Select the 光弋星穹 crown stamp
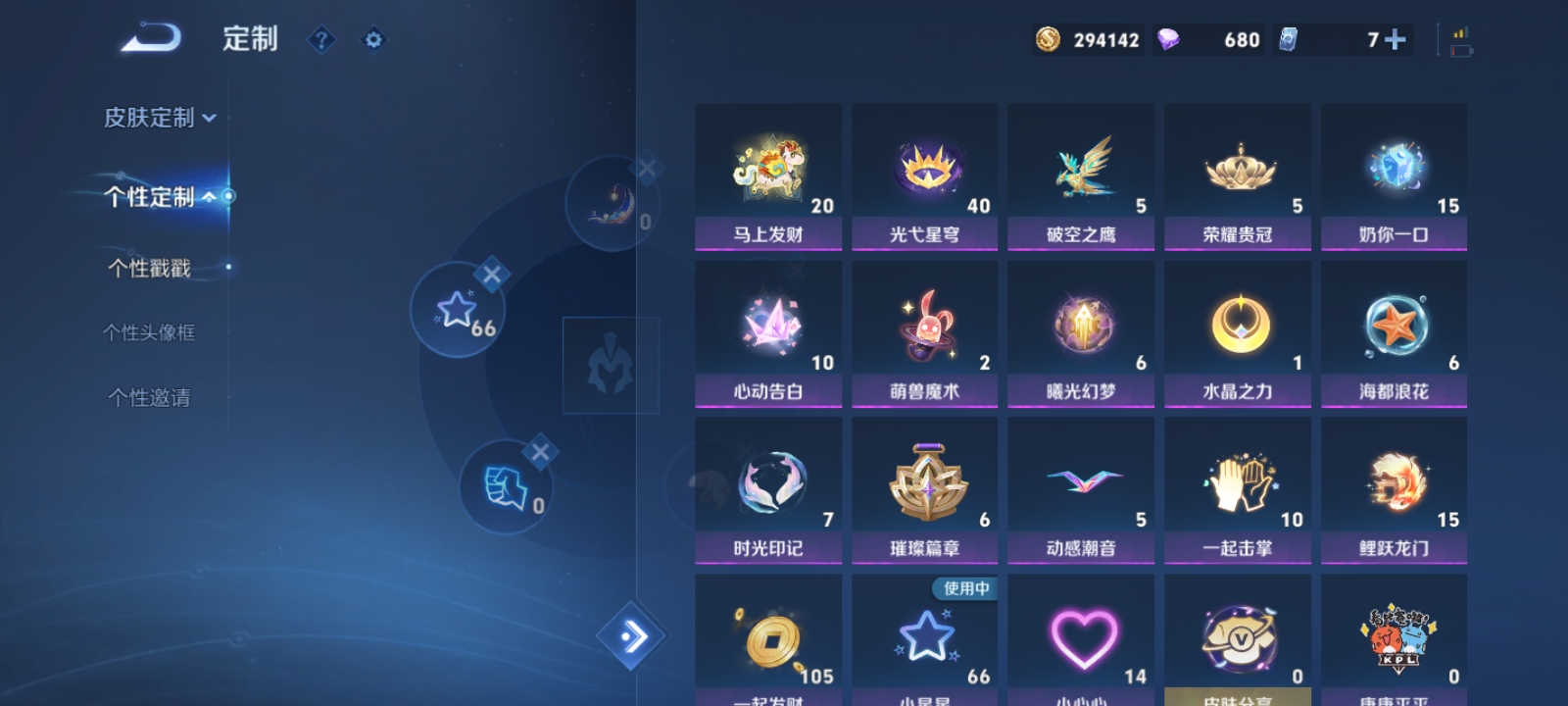The height and width of the screenshot is (706, 1568). pyautogui.click(x=924, y=176)
